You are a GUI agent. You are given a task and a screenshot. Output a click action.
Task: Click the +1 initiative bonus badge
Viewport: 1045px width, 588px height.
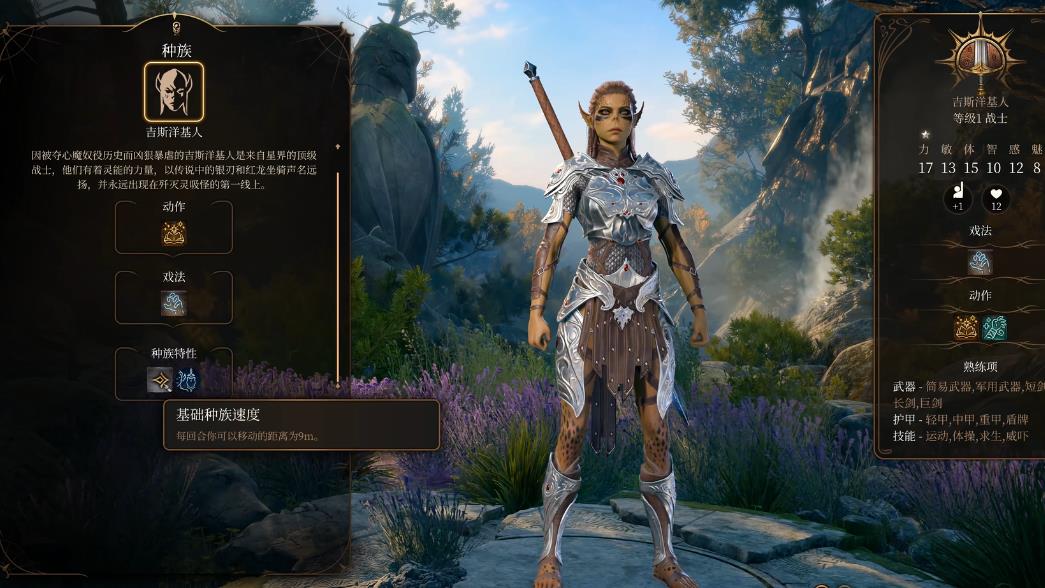pyautogui.click(x=958, y=199)
